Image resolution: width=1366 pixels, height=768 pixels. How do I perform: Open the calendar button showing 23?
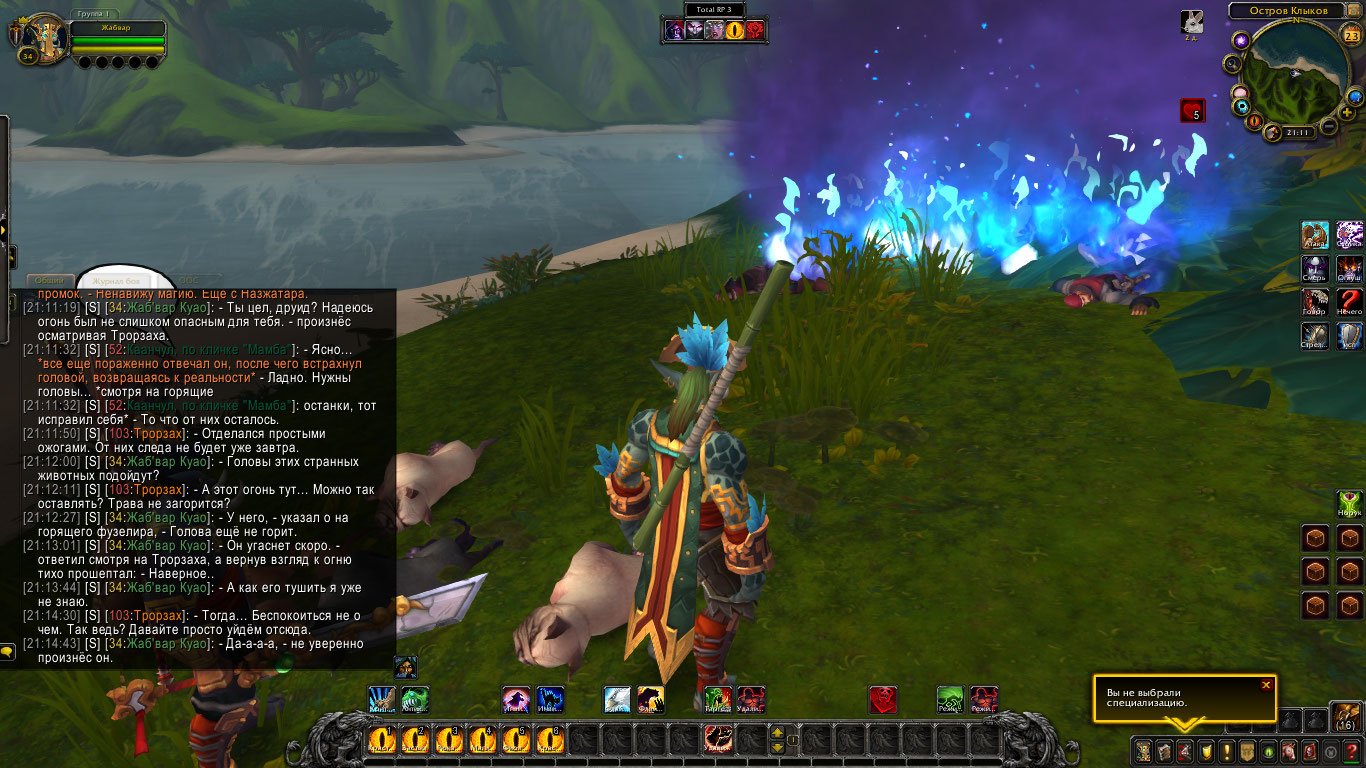coord(1351,37)
